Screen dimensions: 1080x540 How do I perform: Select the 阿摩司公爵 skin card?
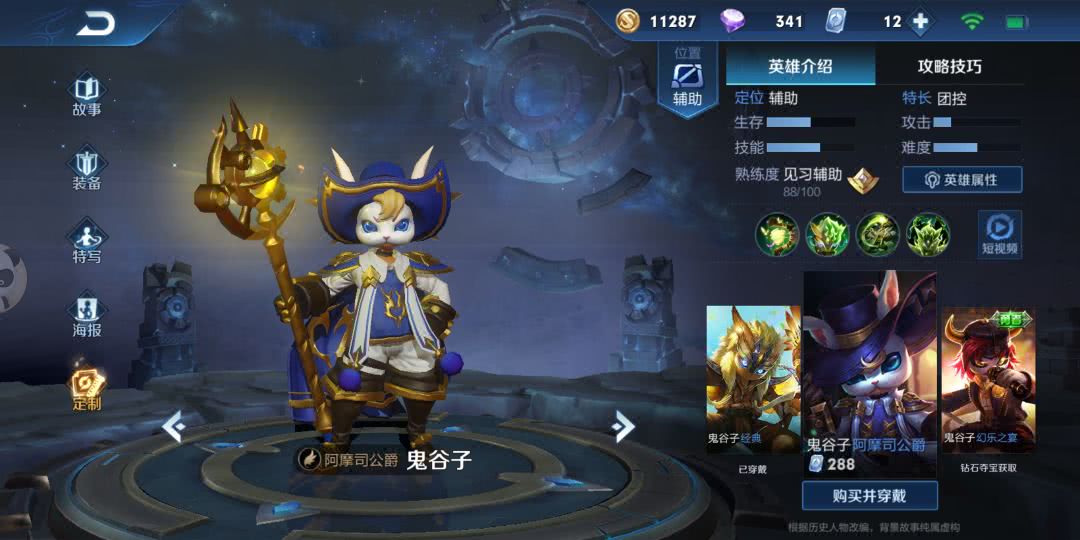(x=869, y=370)
